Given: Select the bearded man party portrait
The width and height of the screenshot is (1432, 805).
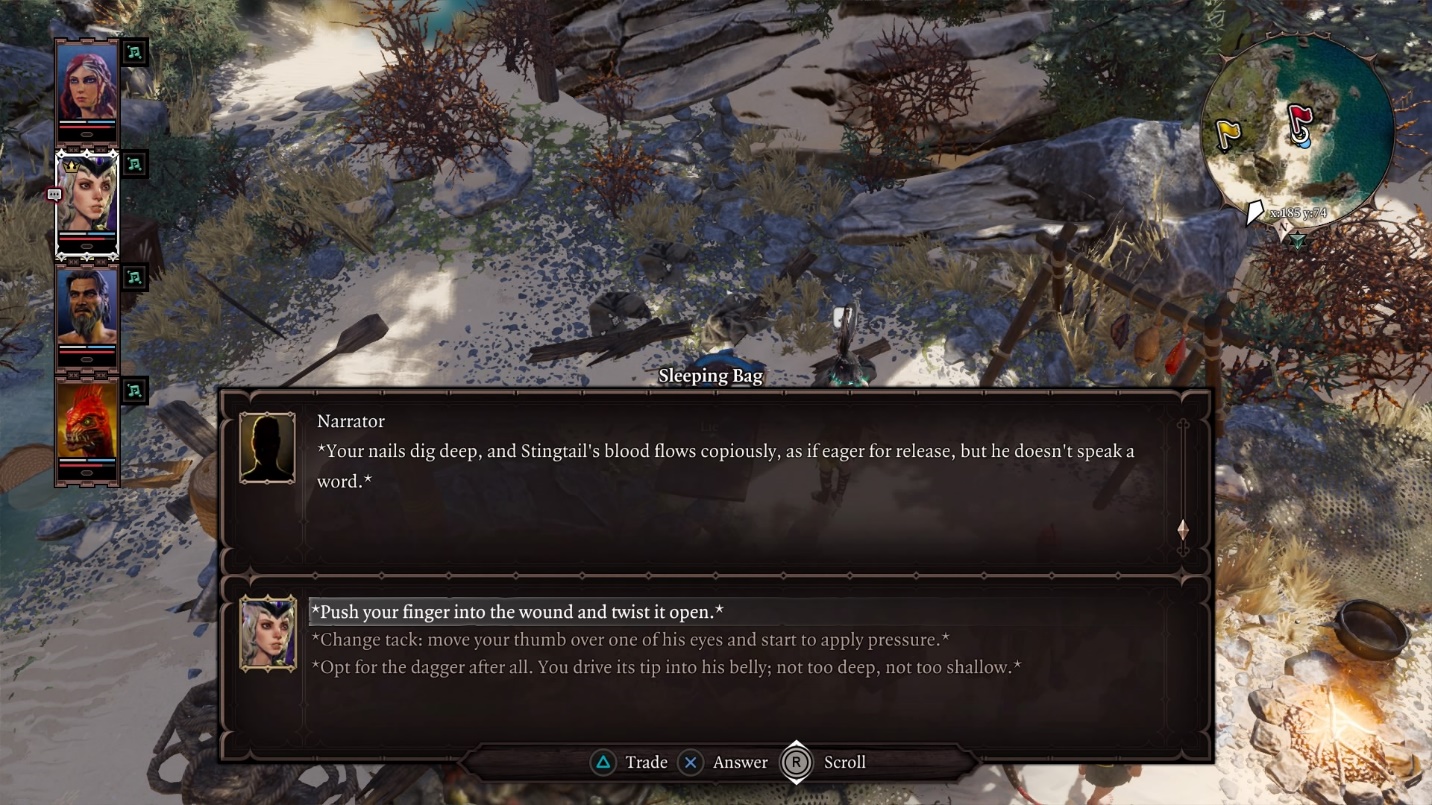Looking at the screenshot, I should tap(87, 307).
